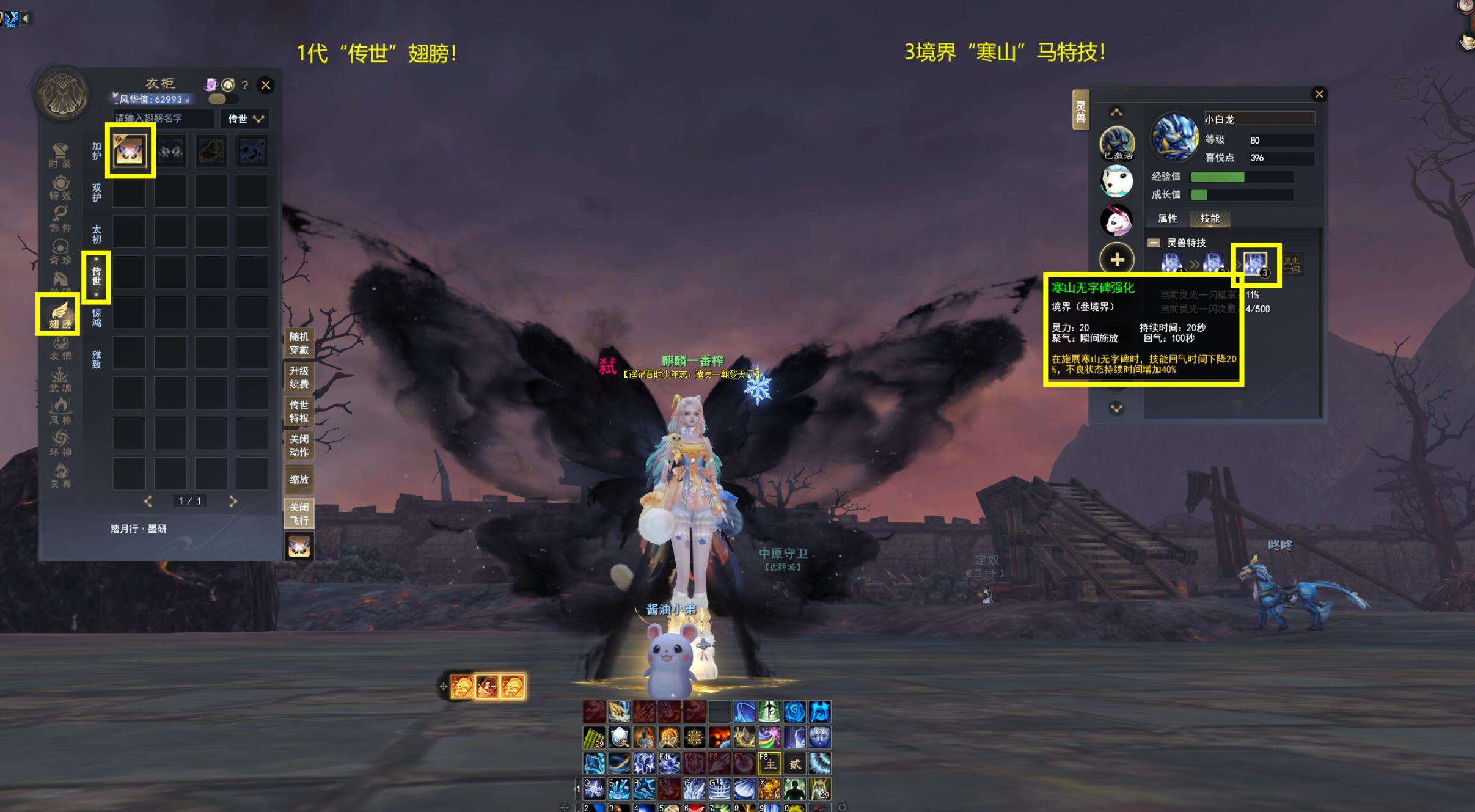This screenshot has height=812, width=1475.
Task: Select the white dog spirit beast portrait
Action: coord(1116,181)
